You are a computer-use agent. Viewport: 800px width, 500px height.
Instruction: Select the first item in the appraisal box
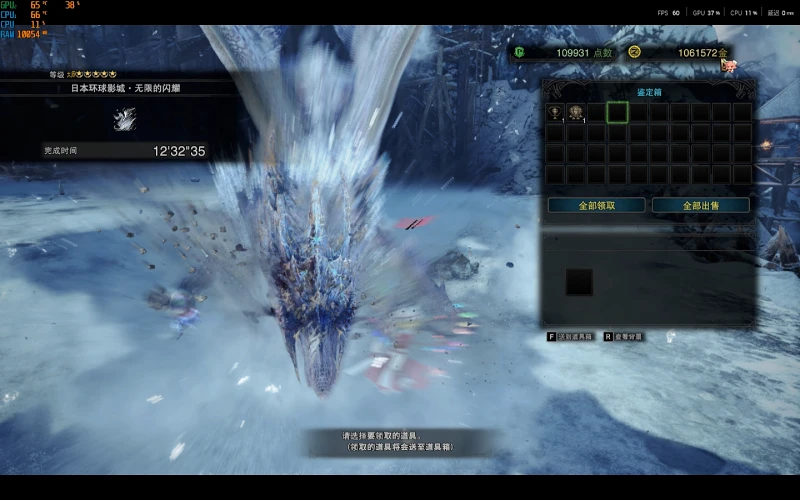point(554,112)
